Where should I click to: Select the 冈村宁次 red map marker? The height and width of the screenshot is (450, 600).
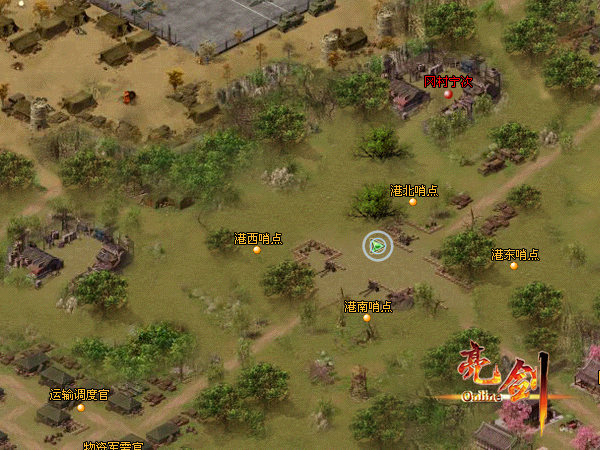448,93
